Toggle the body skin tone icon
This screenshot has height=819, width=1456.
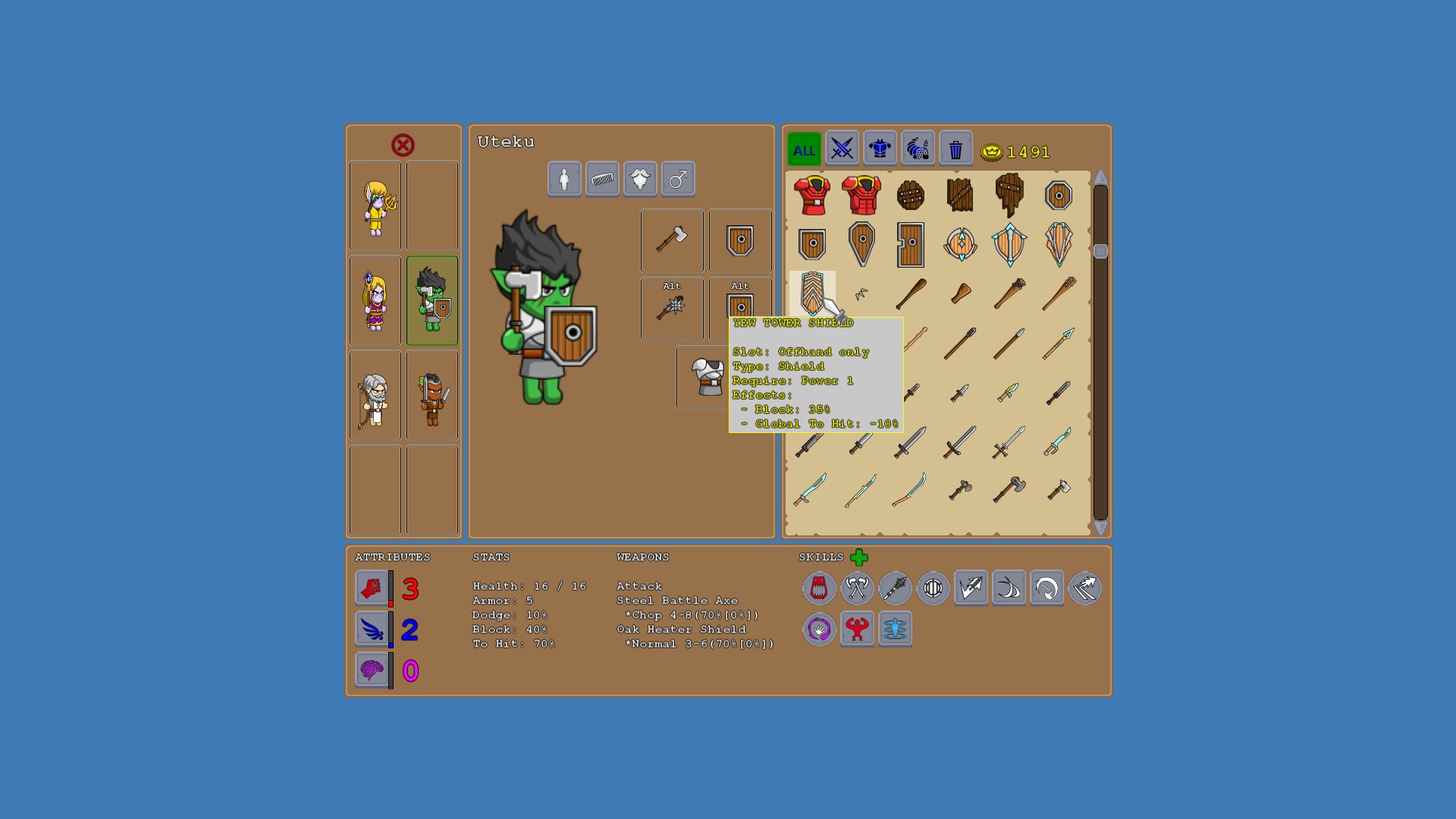pos(564,178)
